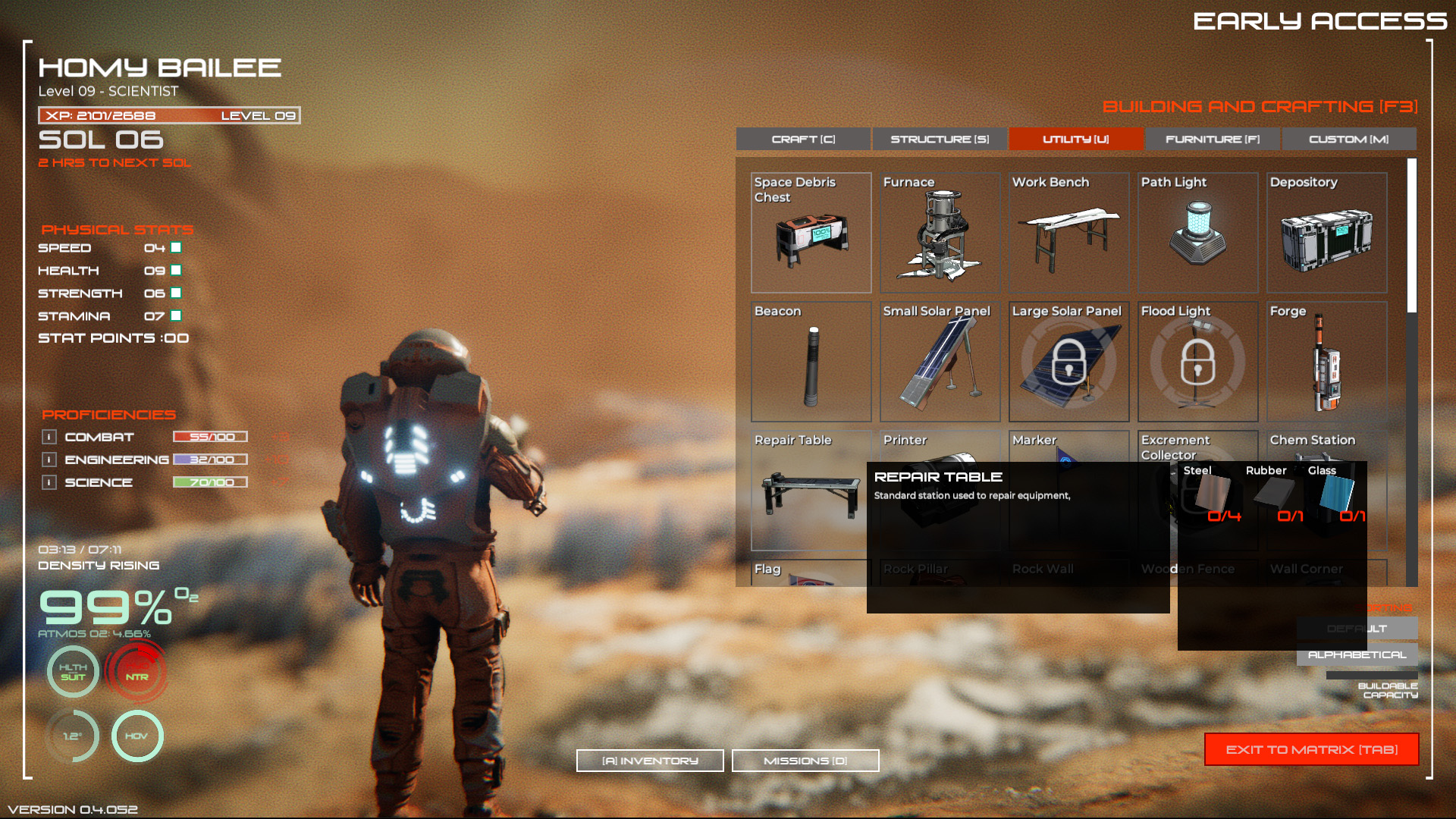Select Alphabetical sorting option
This screenshot has height=819, width=1456.
[1358, 654]
